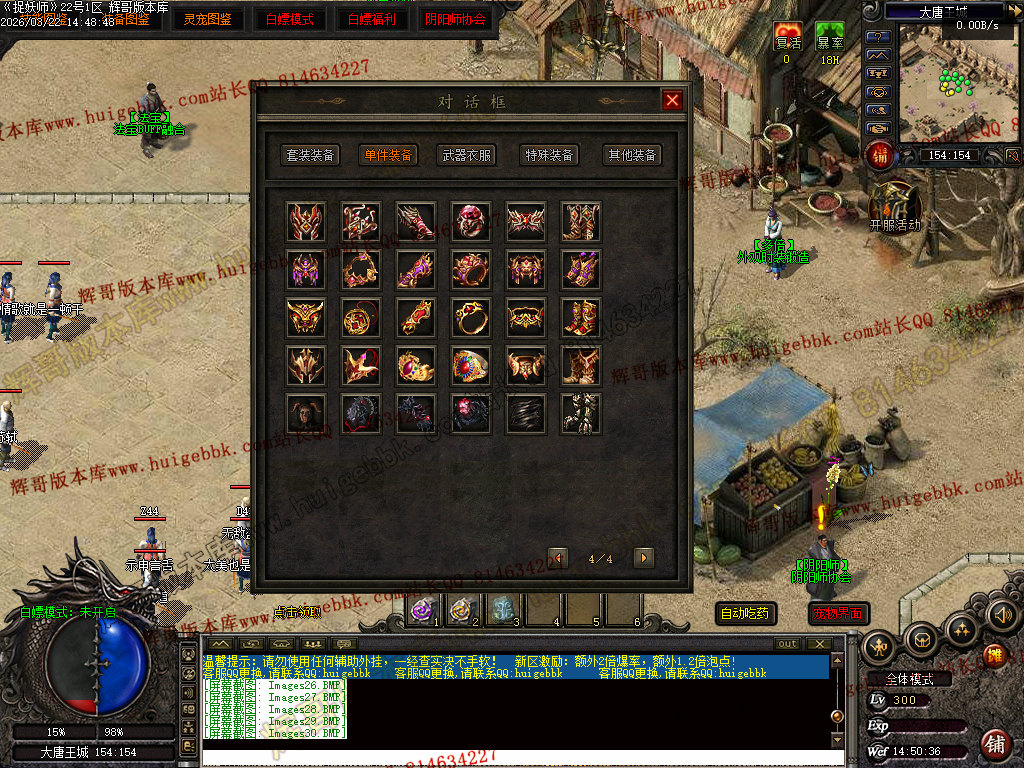Open the 阴阳师协会 menu

pos(456,19)
